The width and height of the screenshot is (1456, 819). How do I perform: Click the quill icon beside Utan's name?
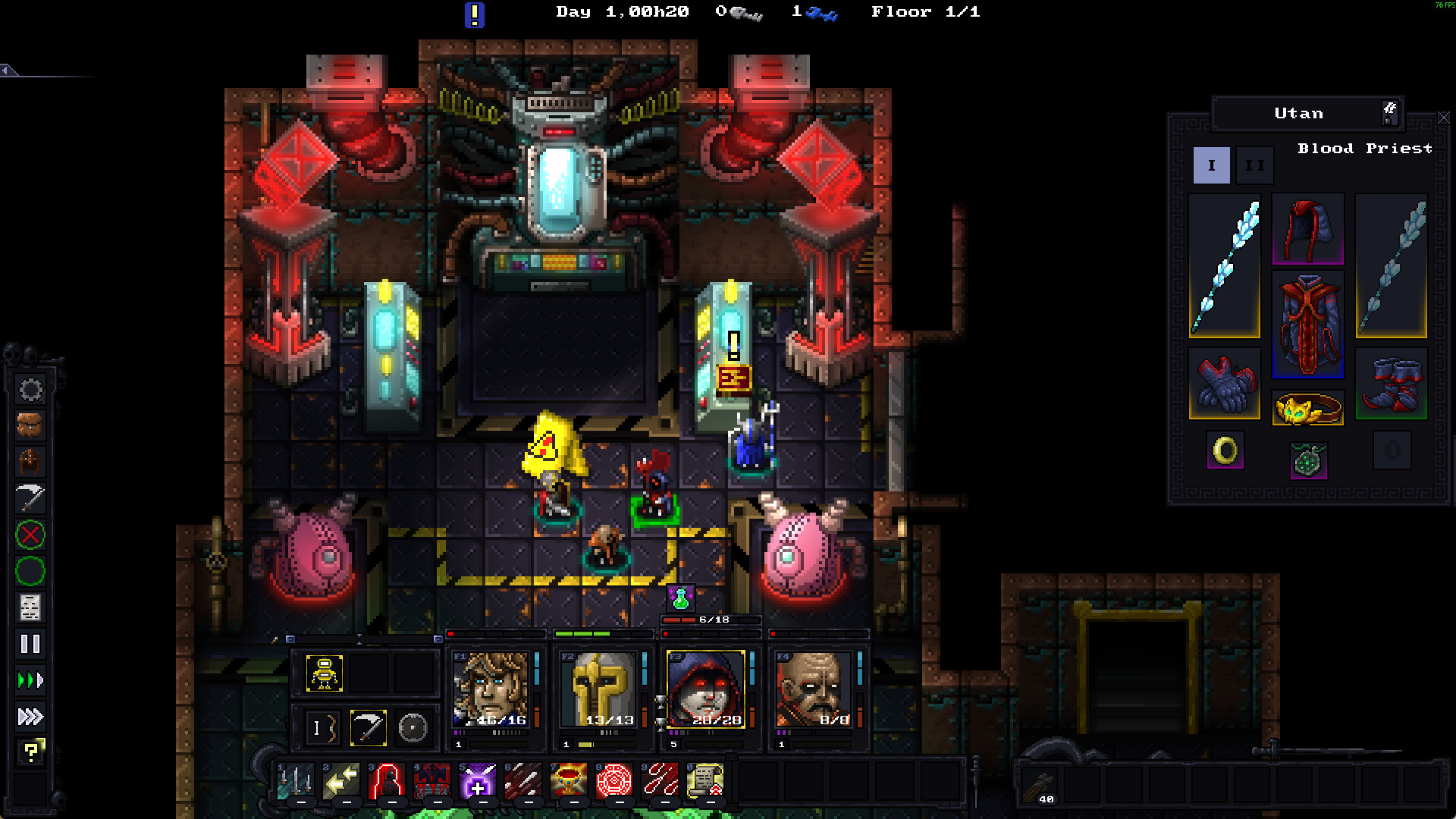pyautogui.click(x=1390, y=114)
